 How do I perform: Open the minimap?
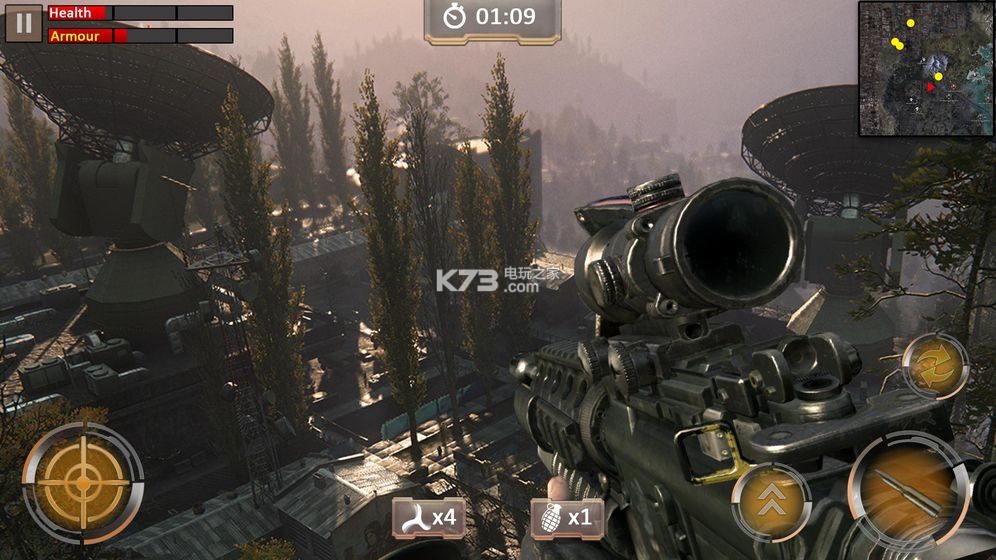[925, 68]
